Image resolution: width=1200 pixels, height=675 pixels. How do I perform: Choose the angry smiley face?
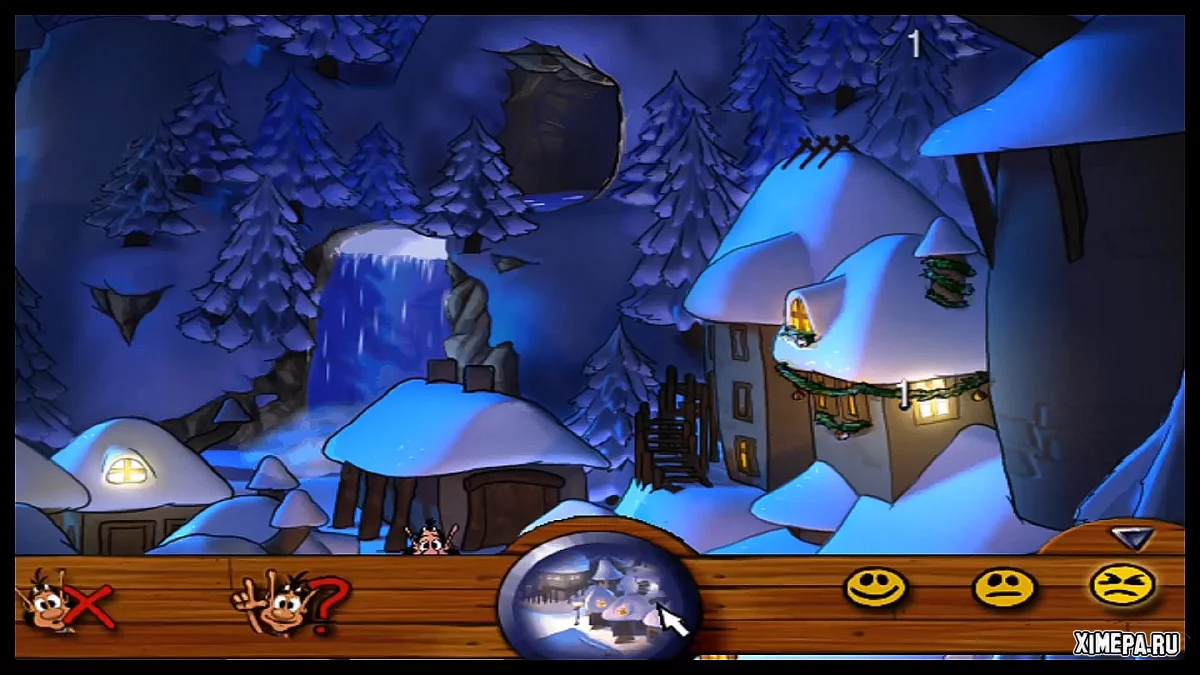[1122, 585]
